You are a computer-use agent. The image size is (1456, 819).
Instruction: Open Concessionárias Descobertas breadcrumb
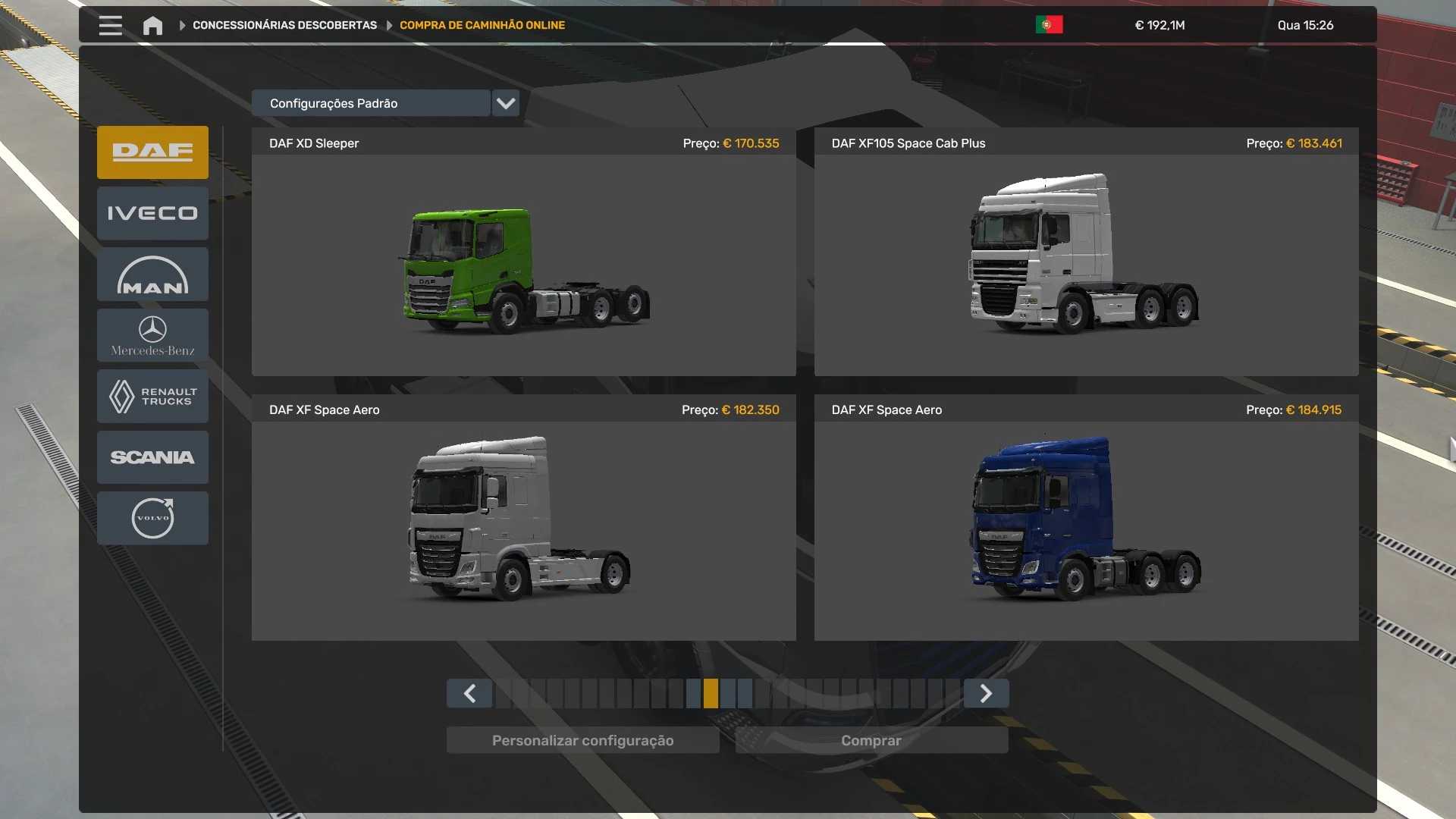[x=284, y=25]
